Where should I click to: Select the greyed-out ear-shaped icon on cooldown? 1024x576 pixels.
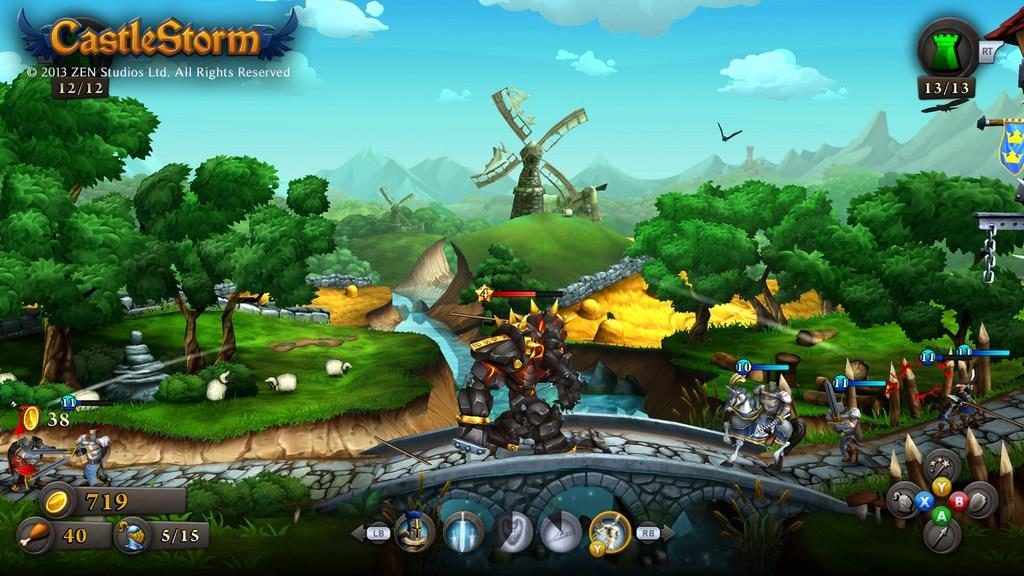tap(513, 531)
